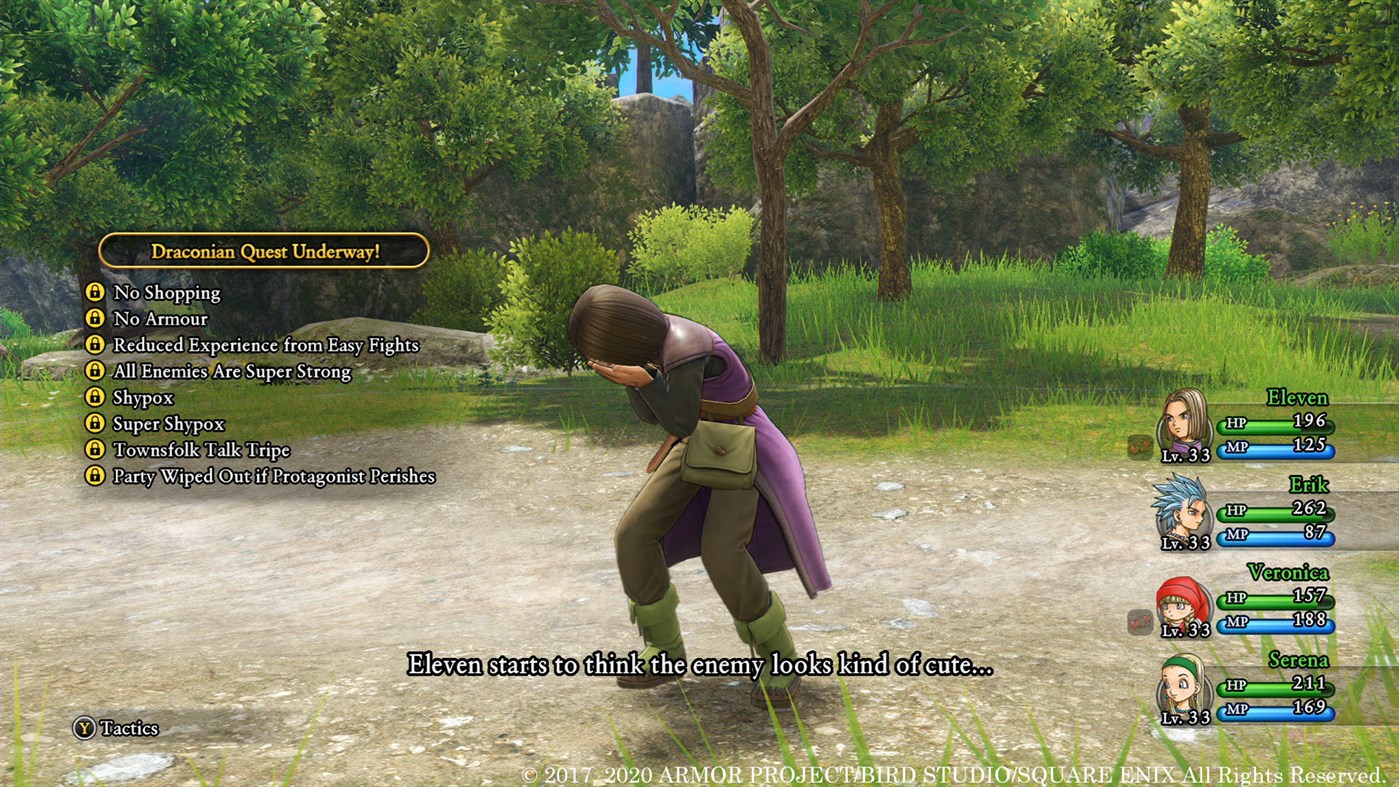1399x787 pixels.
Task: Toggle the "All Enemies Are Super Strong" lock
Action: (x=97, y=372)
